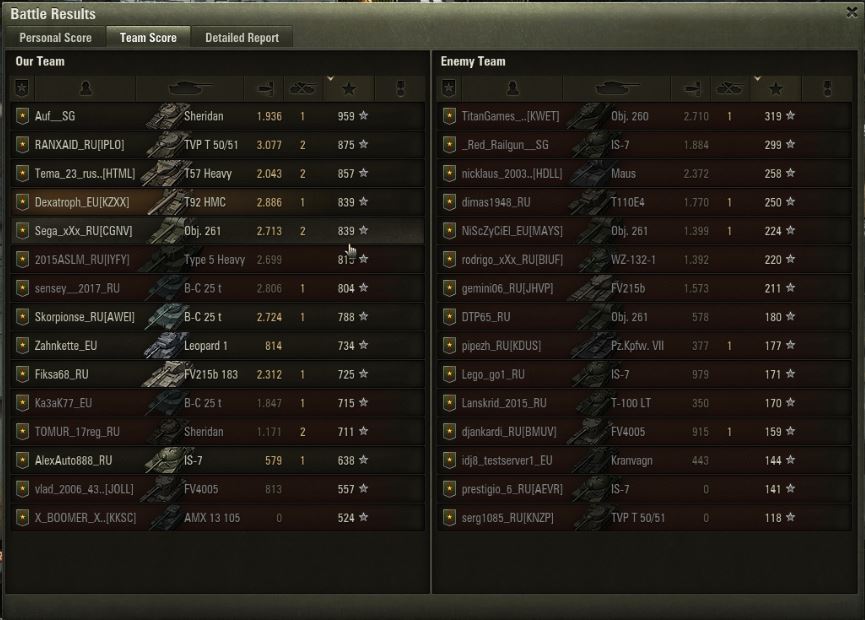The image size is (865, 620).
Task: Choose enemy rodrigo_xXx_RU[BIUF] WZ-132-1 row
Action: (645, 260)
